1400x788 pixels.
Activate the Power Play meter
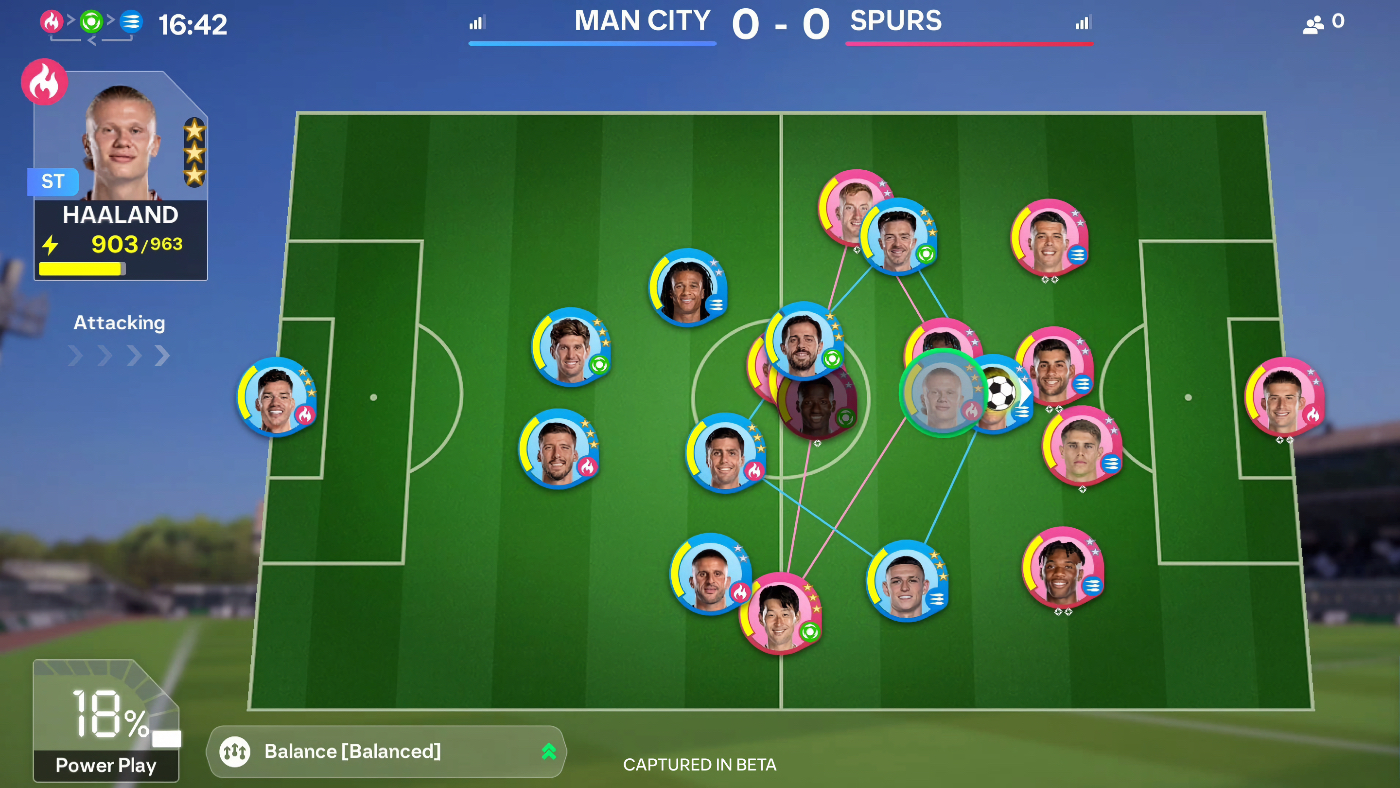coord(107,720)
